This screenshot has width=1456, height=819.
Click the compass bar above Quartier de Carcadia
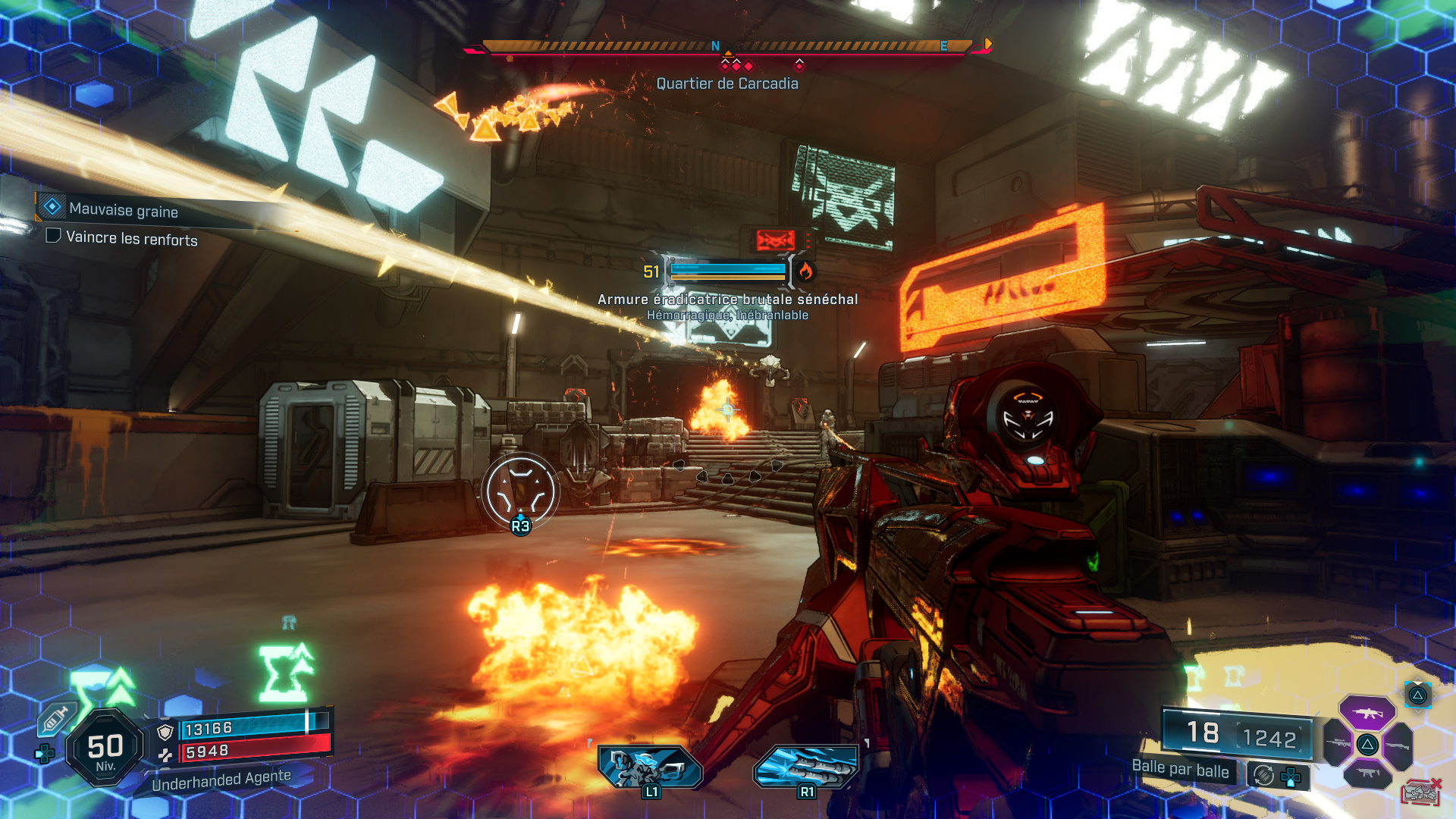pos(726,47)
